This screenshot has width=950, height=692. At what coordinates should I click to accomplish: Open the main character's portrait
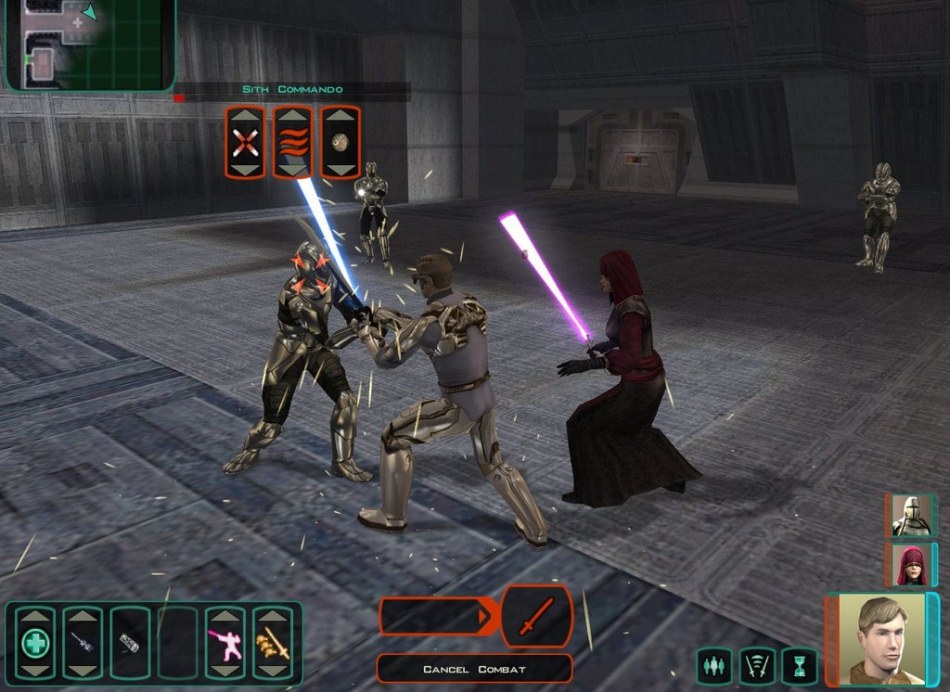coord(876,640)
